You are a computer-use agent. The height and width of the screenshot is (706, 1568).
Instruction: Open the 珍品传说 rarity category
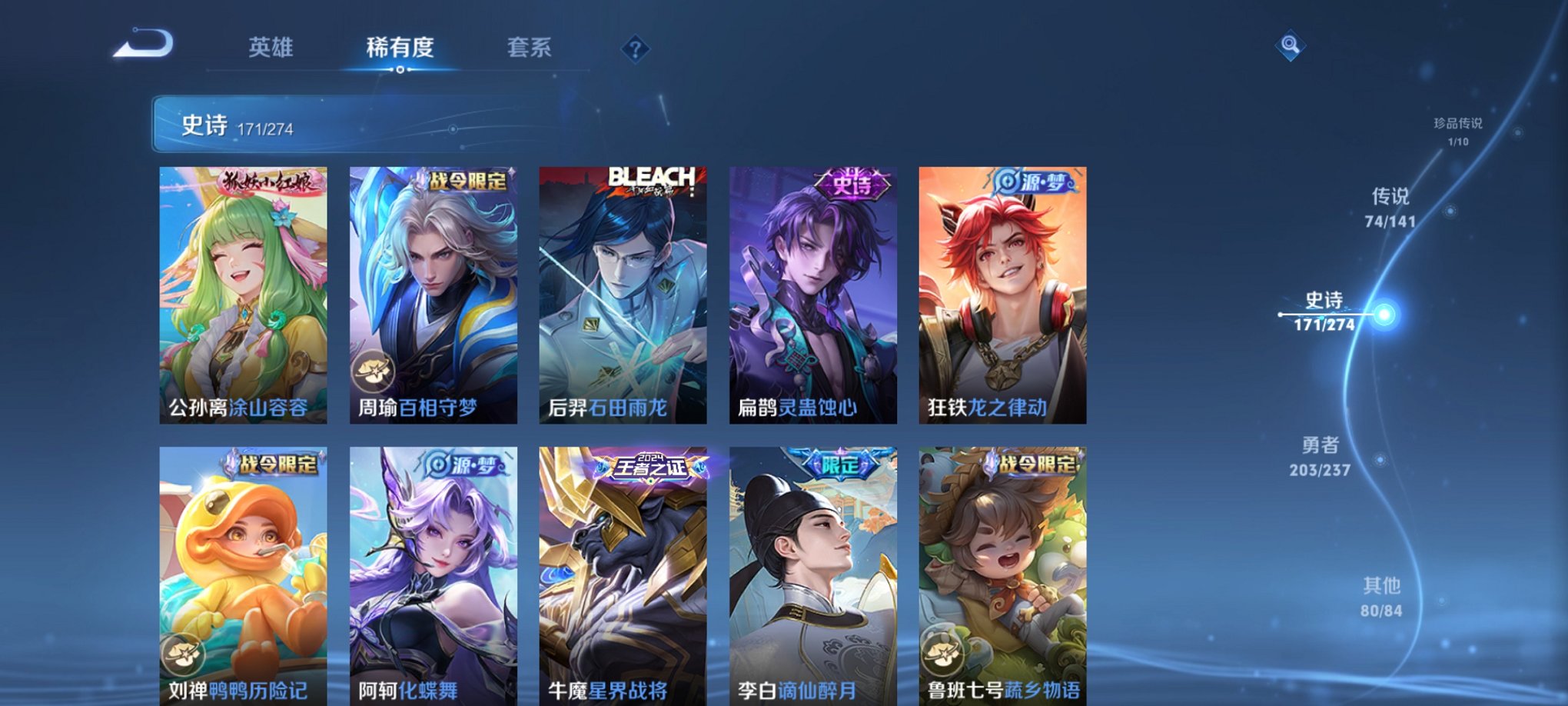(1459, 131)
